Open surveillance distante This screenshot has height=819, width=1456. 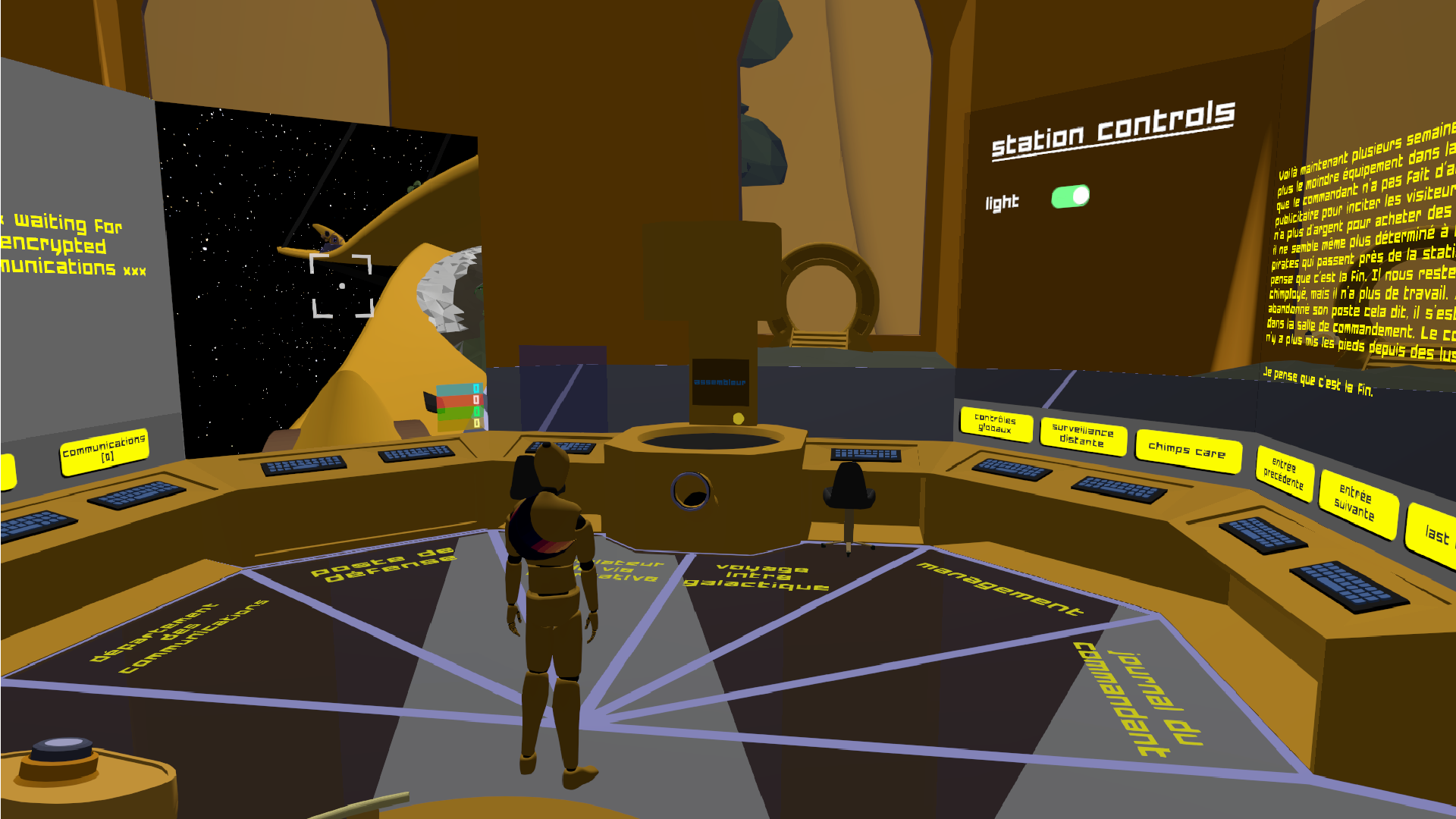(1082, 436)
